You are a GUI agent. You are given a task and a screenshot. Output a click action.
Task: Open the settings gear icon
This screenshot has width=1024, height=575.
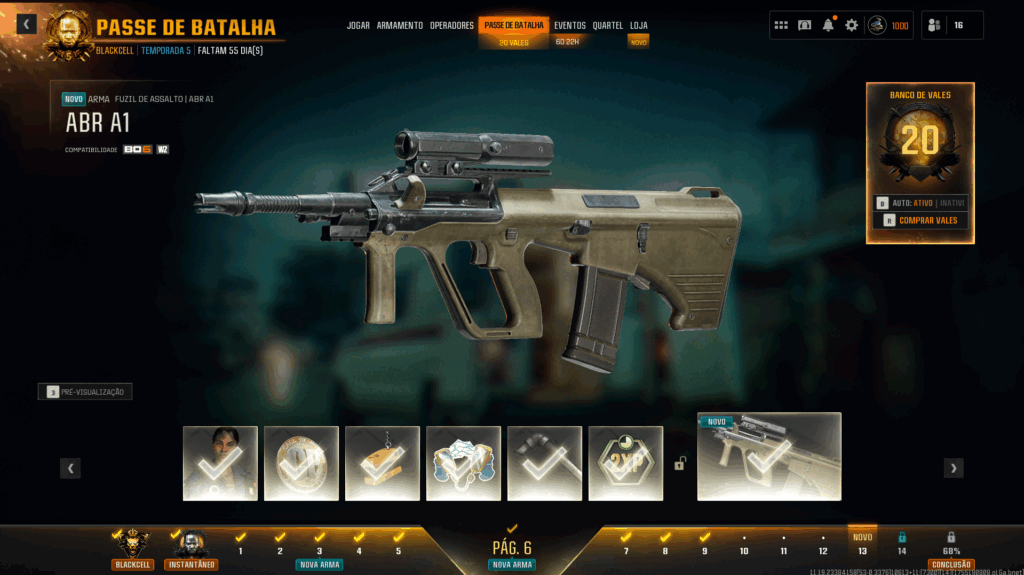click(x=852, y=25)
